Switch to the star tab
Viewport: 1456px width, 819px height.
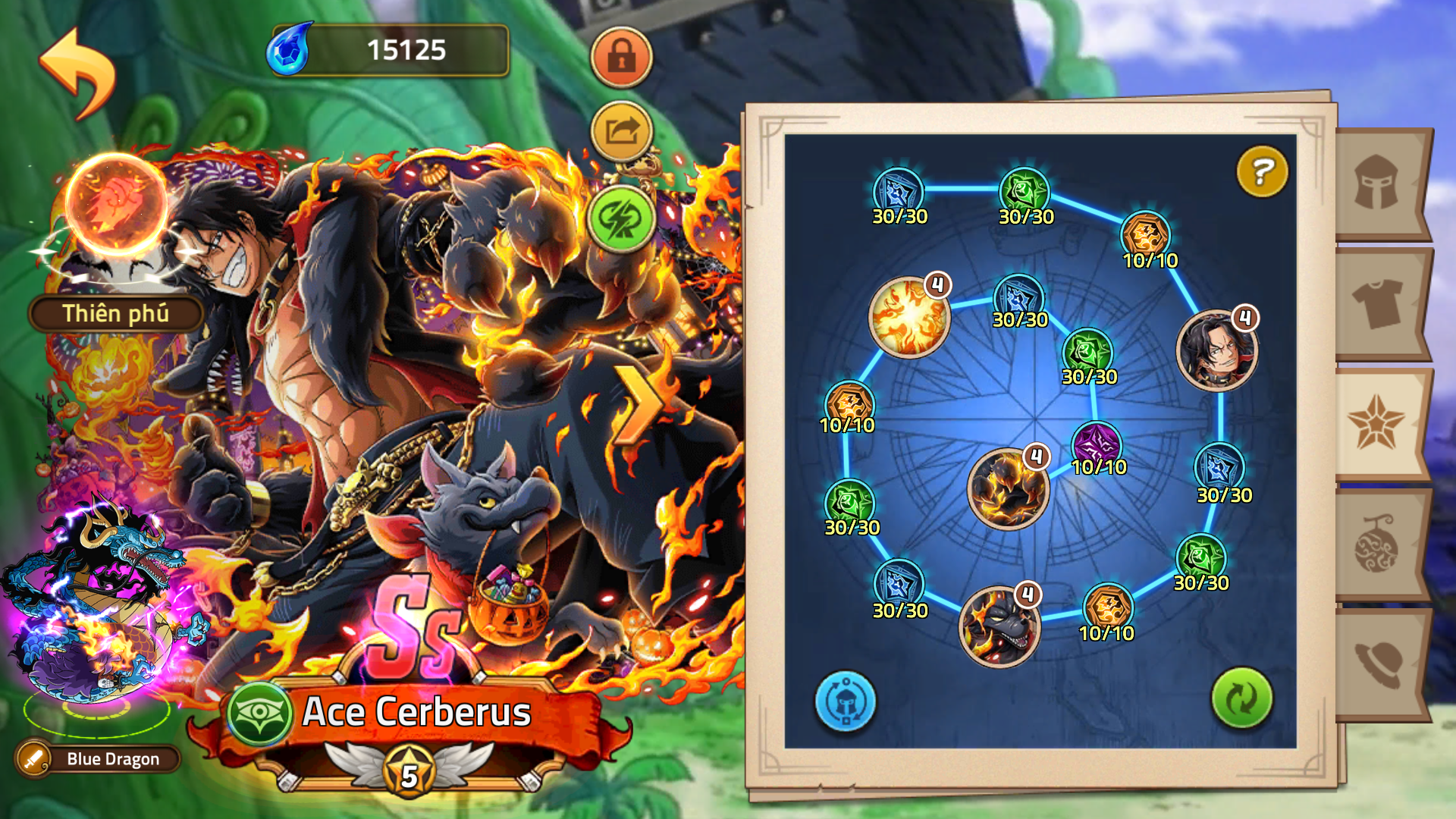1376,423
